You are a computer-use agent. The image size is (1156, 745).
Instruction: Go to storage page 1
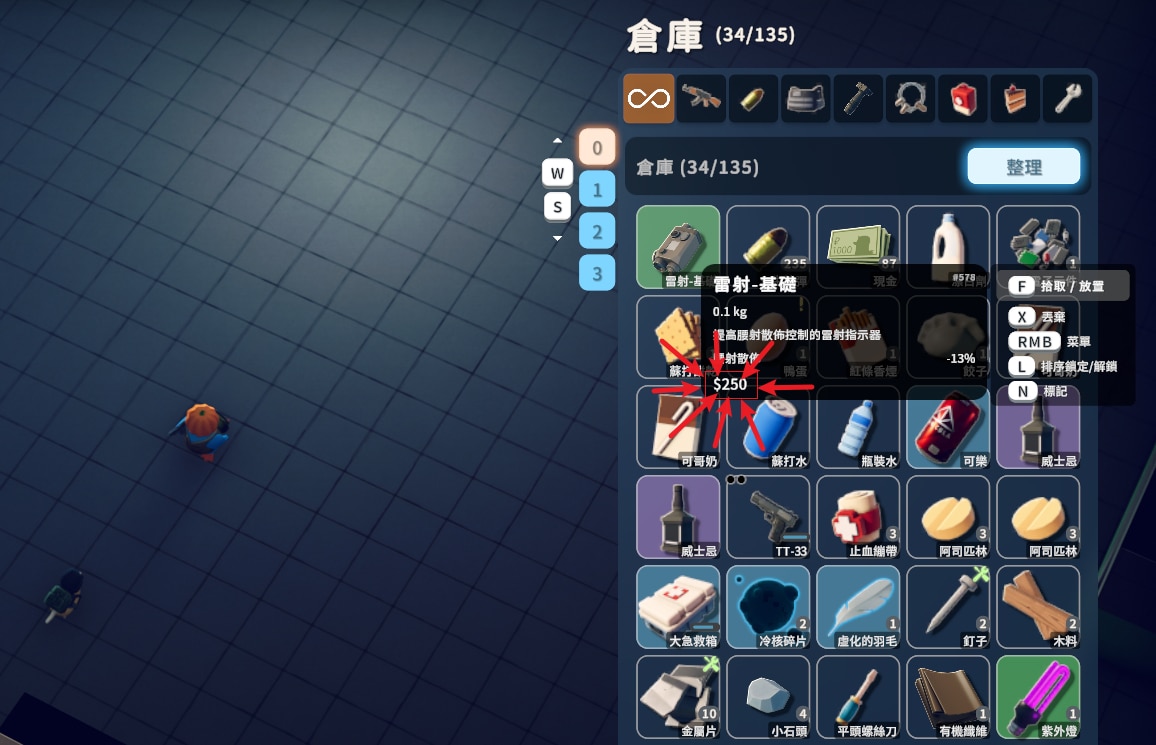click(597, 189)
